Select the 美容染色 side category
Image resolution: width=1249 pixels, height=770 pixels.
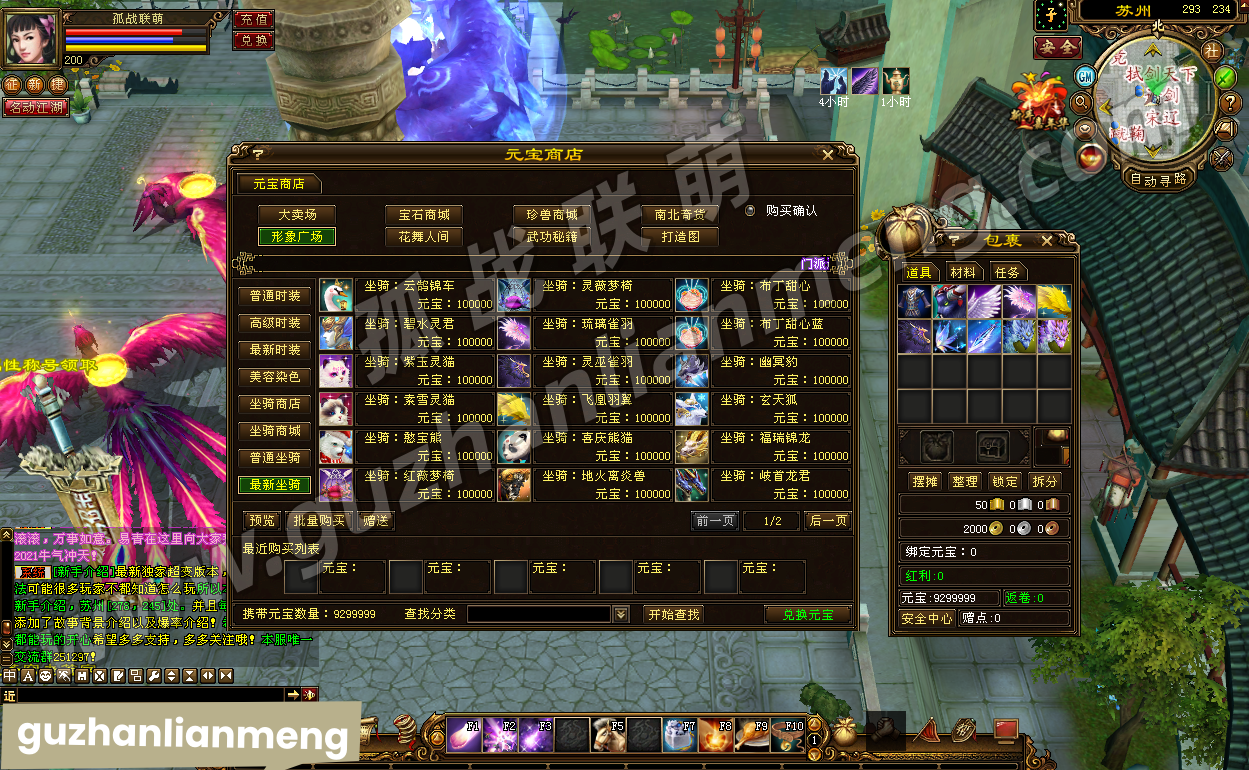275,377
